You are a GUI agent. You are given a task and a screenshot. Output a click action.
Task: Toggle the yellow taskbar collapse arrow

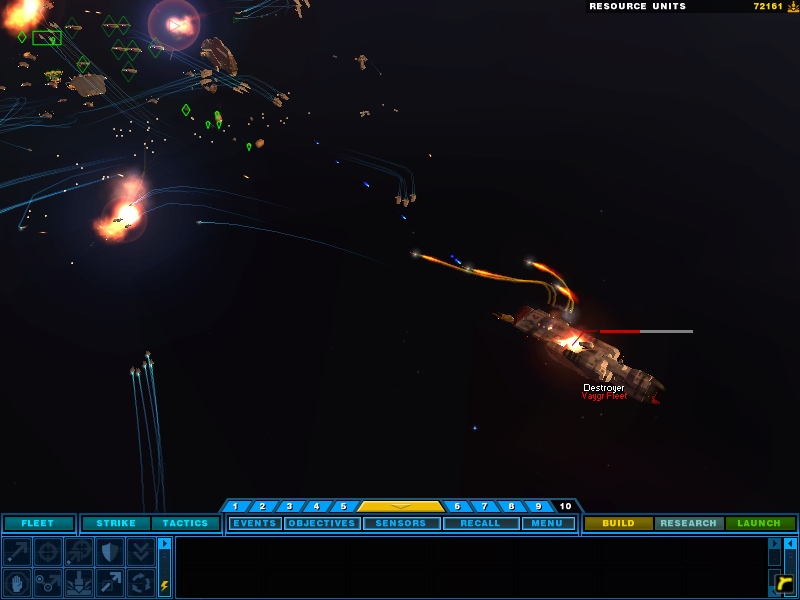[400, 506]
